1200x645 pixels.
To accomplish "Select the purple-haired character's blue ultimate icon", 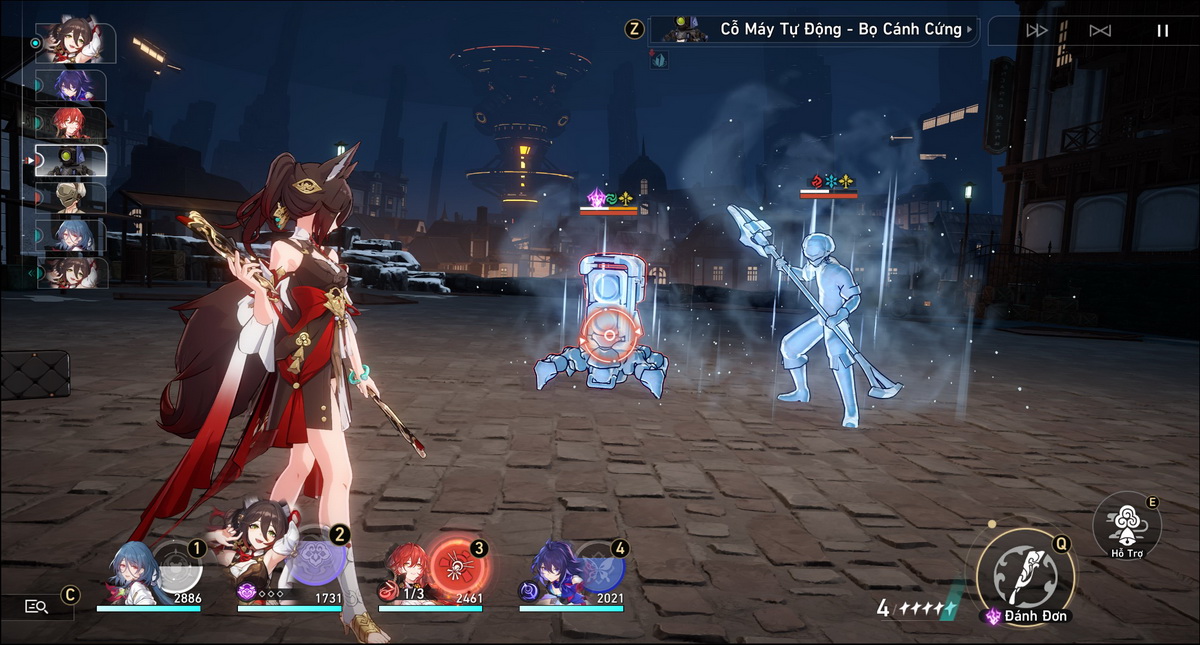I will [600, 566].
